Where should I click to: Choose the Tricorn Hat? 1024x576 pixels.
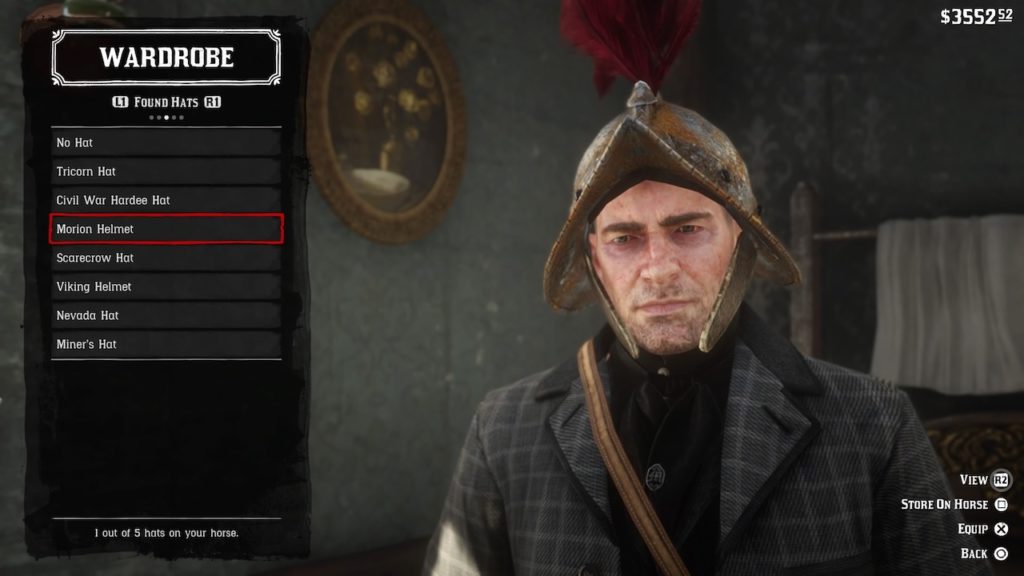pyautogui.click(x=166, y=172)
